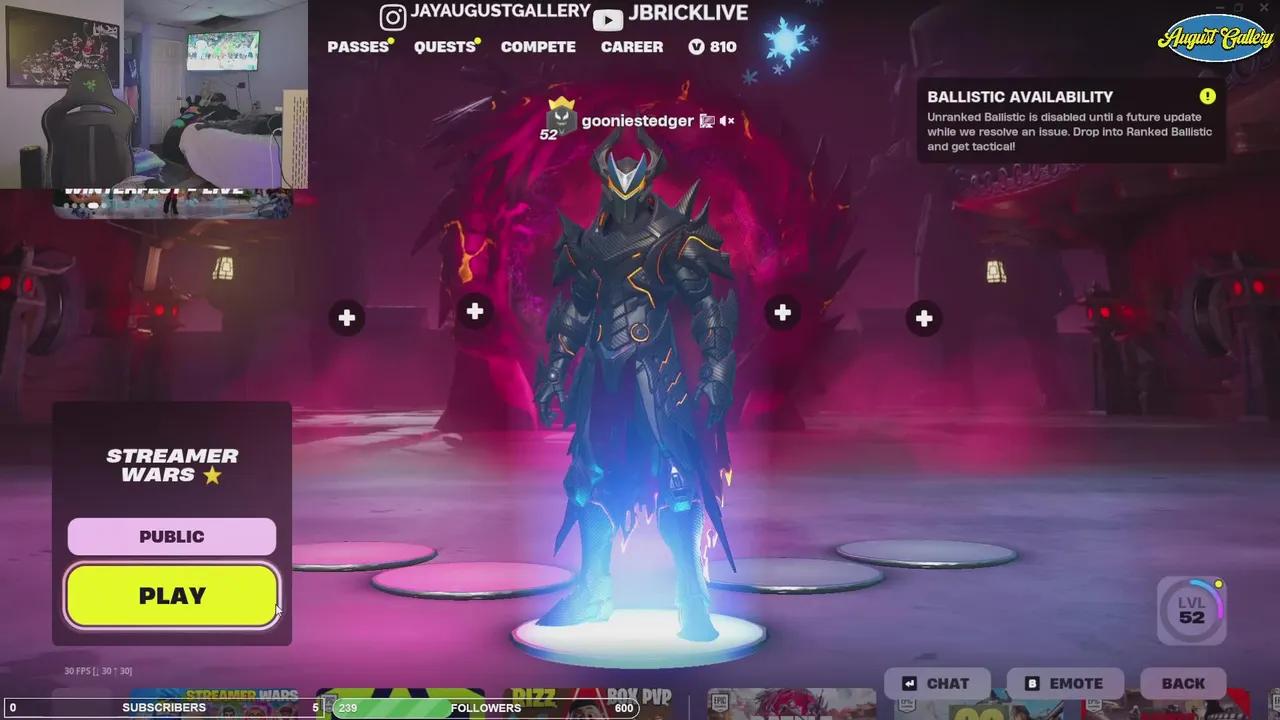The image size is (1280, 720).
Task: Toggle the PUBLIC lobby privacy setting
Action: click(171, 536)
